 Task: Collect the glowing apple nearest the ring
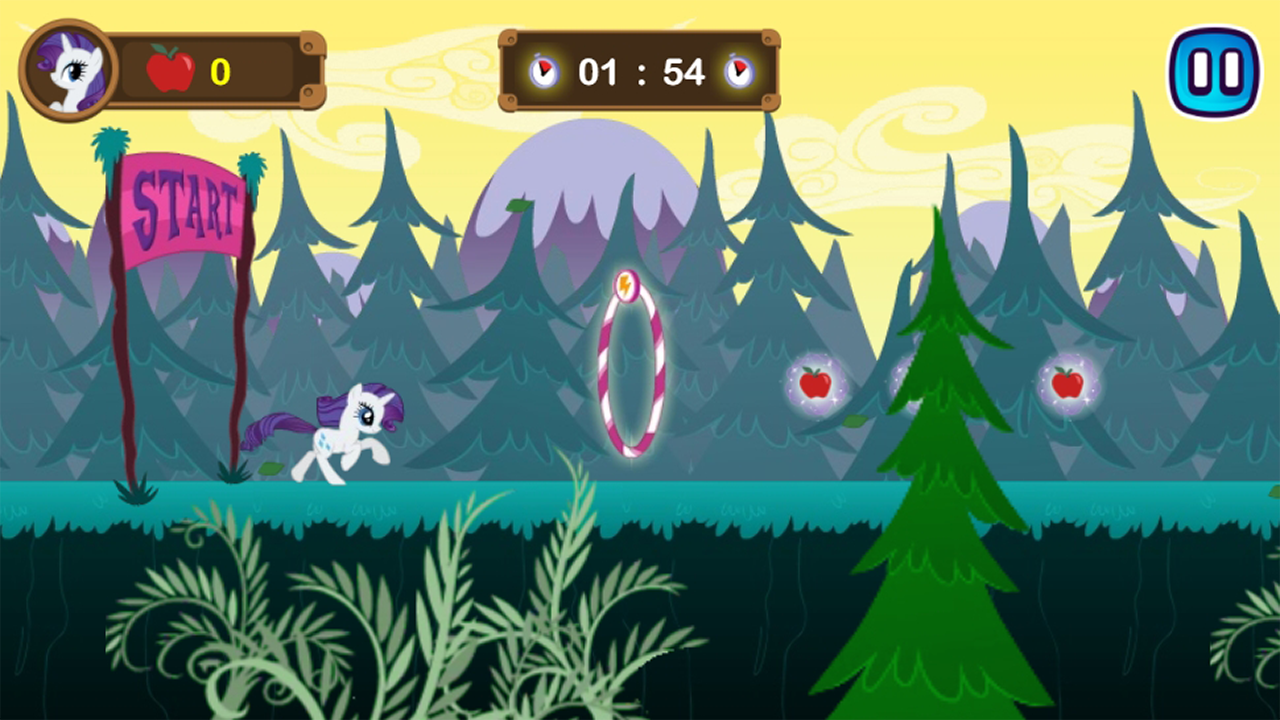click(x=816, y=384)
